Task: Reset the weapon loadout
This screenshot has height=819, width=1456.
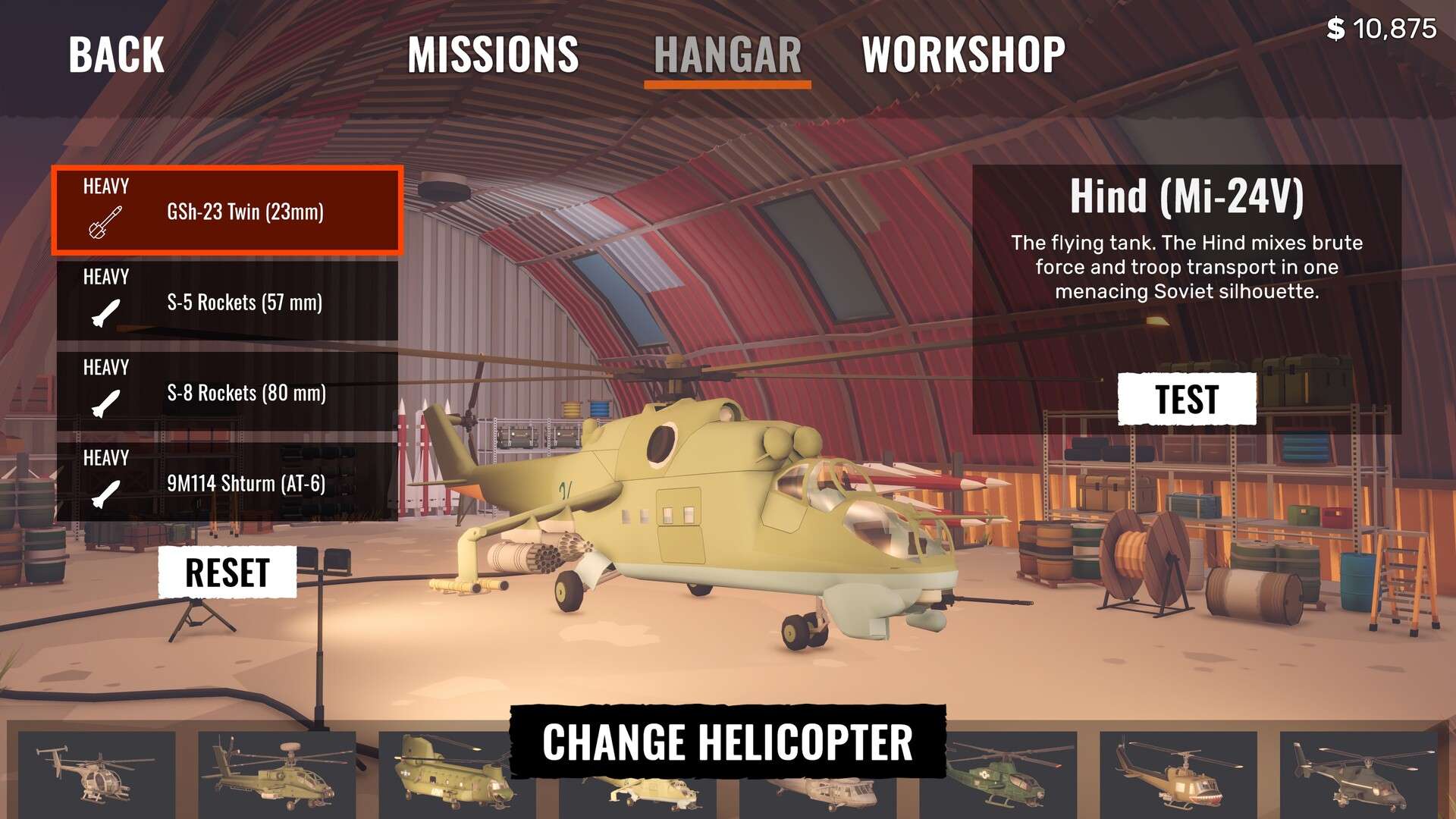Action: (227, 573)
